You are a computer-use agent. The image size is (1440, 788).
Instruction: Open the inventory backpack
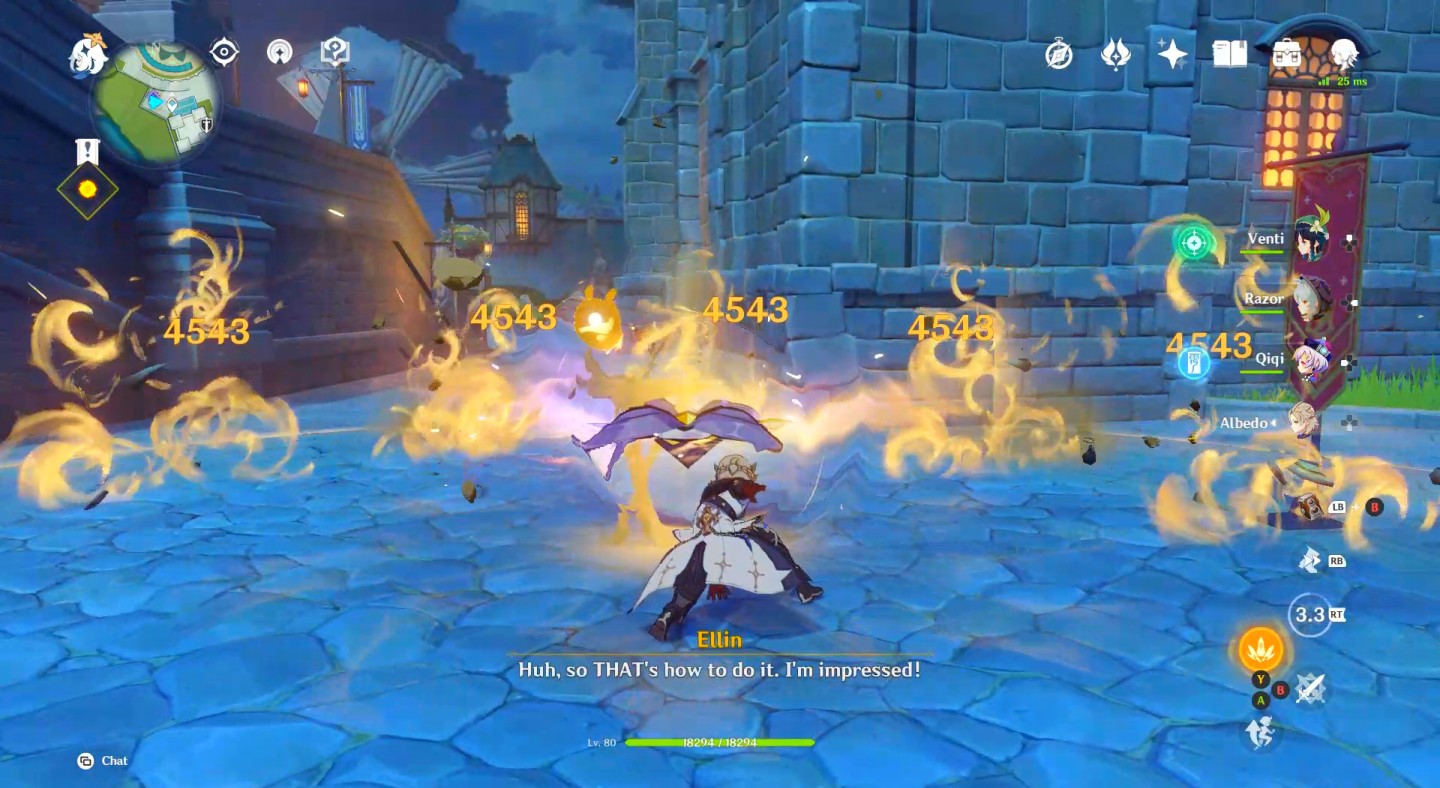[x=1287, y=54]
